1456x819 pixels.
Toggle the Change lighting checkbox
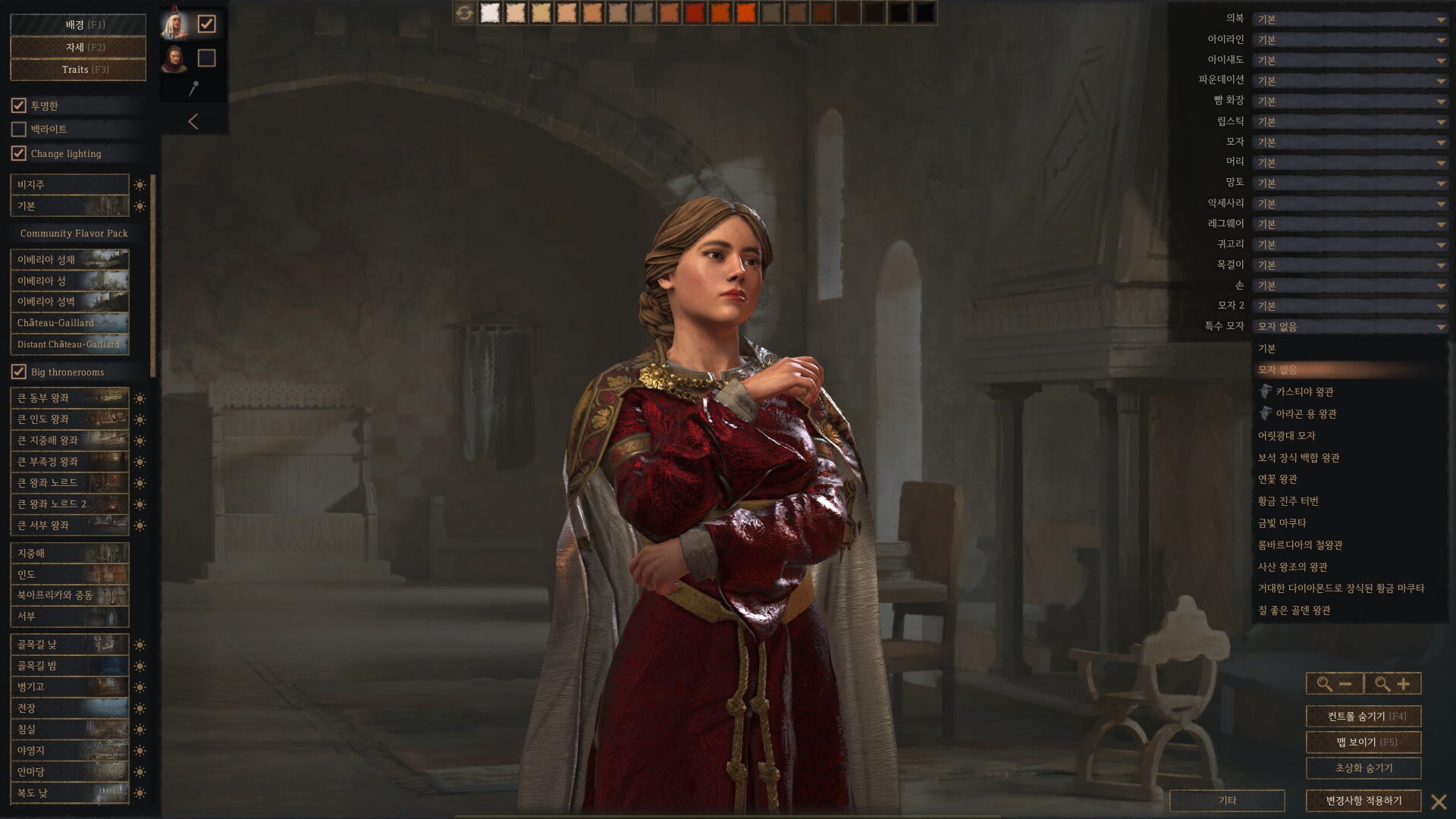19,153
